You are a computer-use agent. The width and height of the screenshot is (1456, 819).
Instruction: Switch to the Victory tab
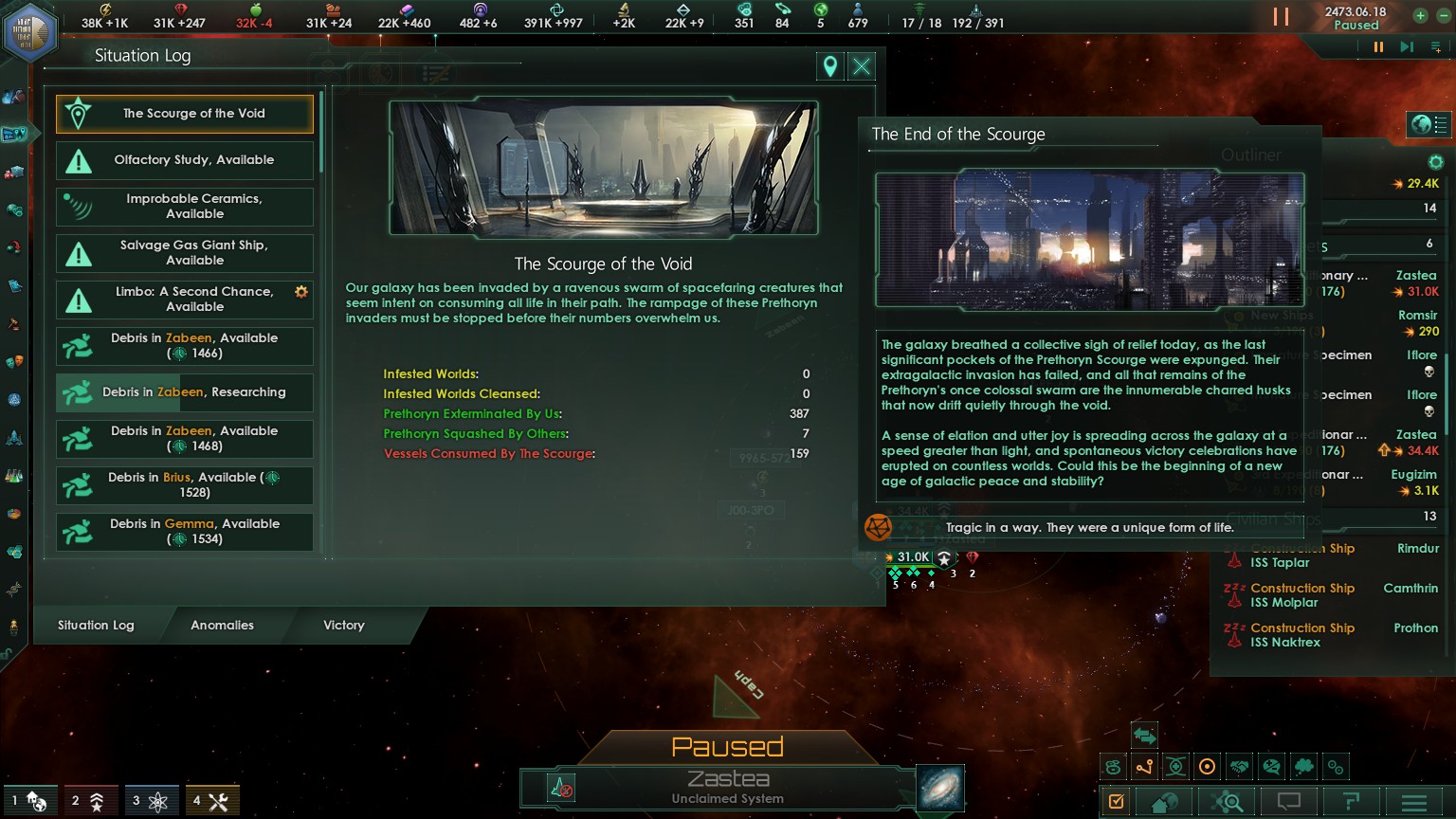tap(343, 626)
